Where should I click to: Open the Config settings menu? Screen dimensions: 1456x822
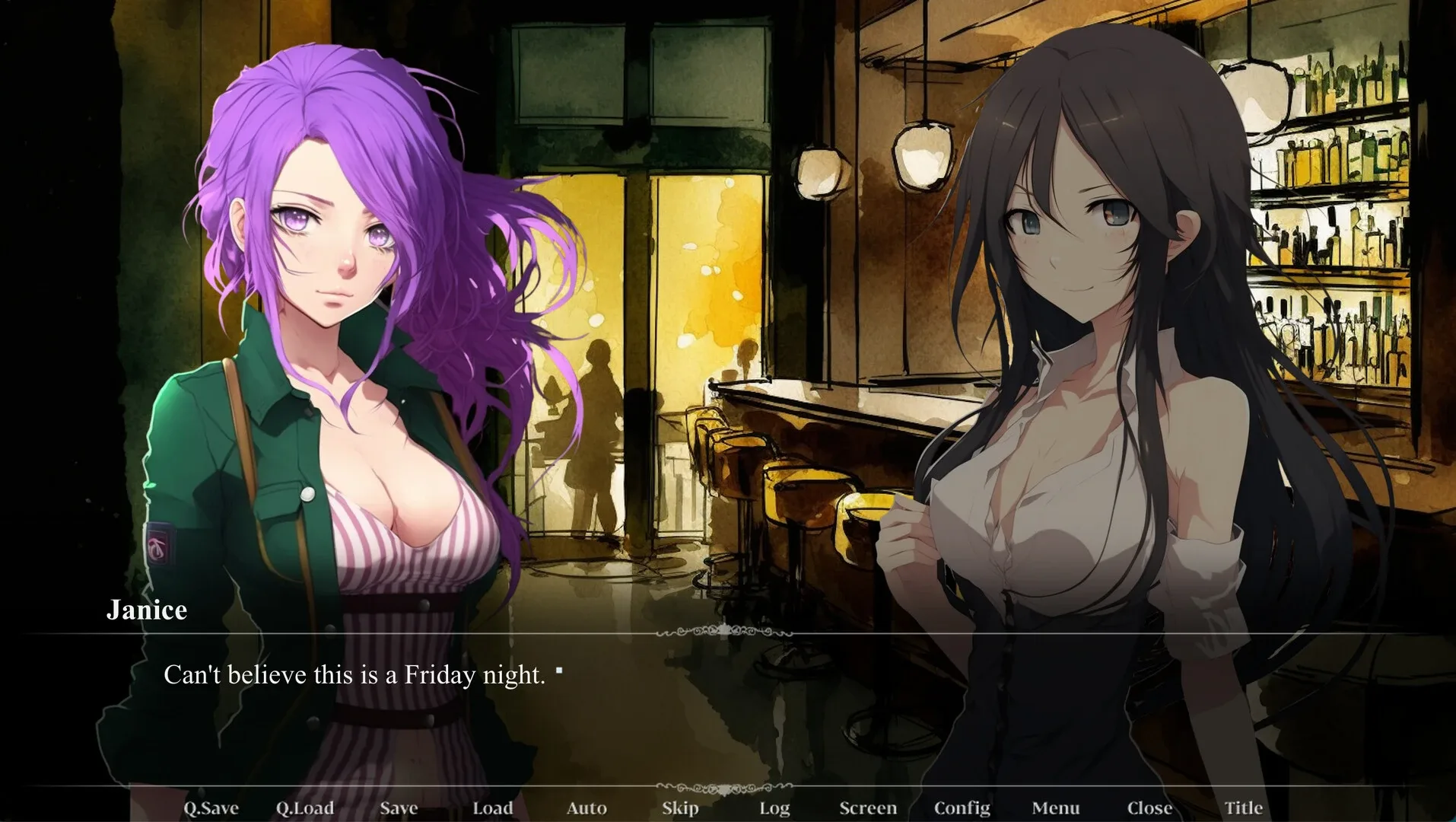point(962,808)
